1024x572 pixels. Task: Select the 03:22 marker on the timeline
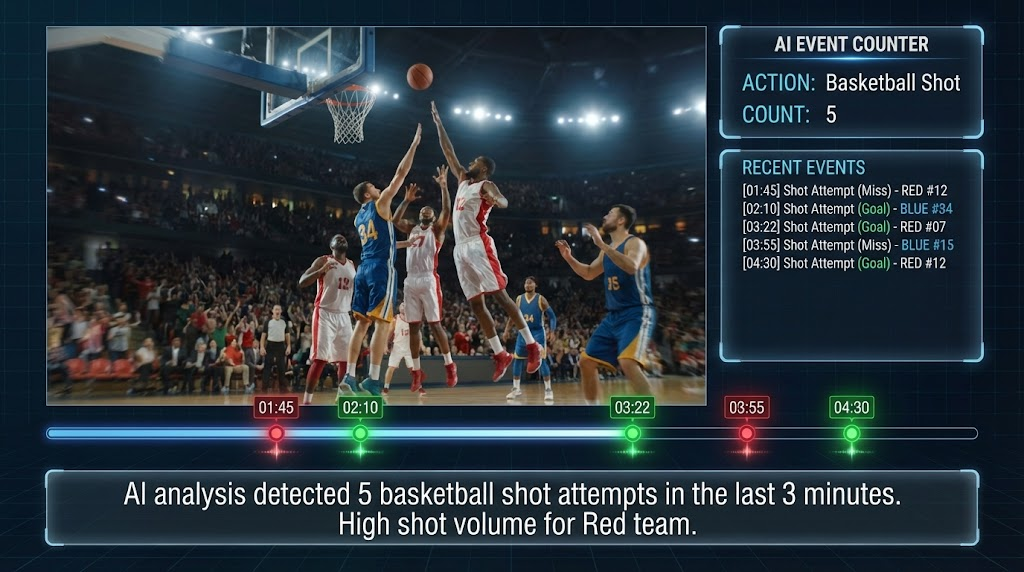[x=632, y=433]
